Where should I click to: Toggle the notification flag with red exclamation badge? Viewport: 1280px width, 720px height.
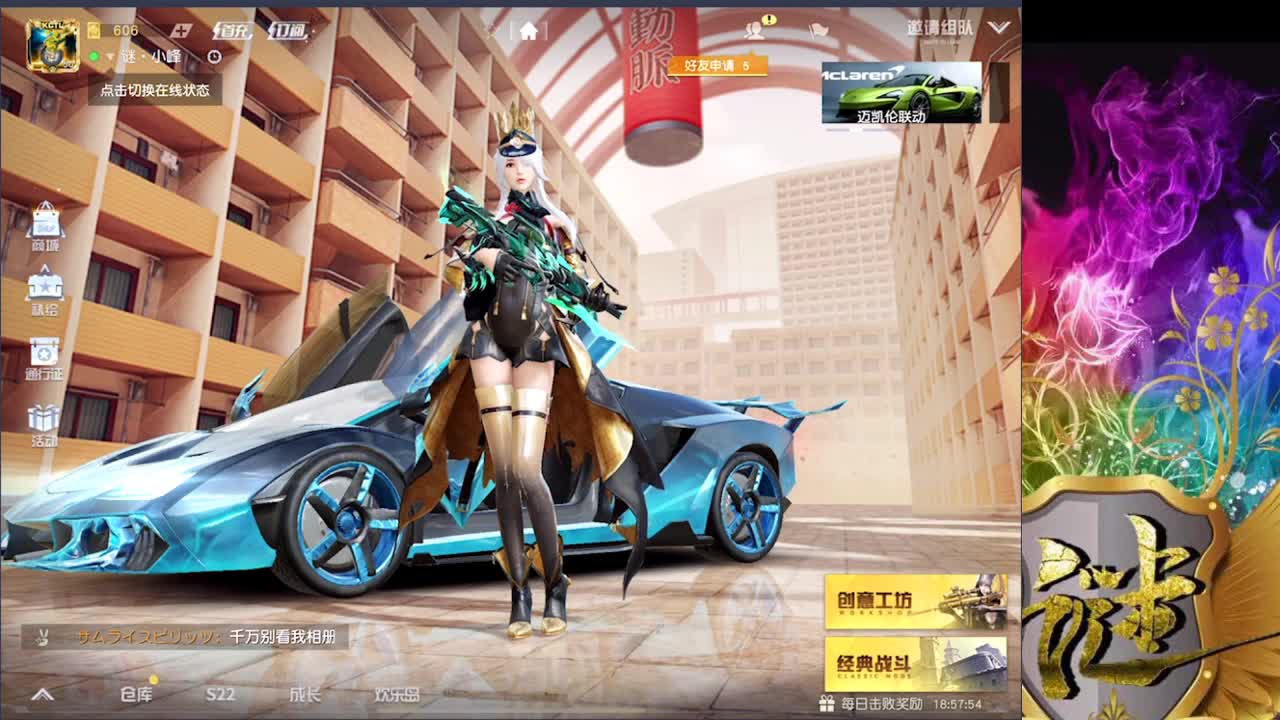(x=755, y=28)
